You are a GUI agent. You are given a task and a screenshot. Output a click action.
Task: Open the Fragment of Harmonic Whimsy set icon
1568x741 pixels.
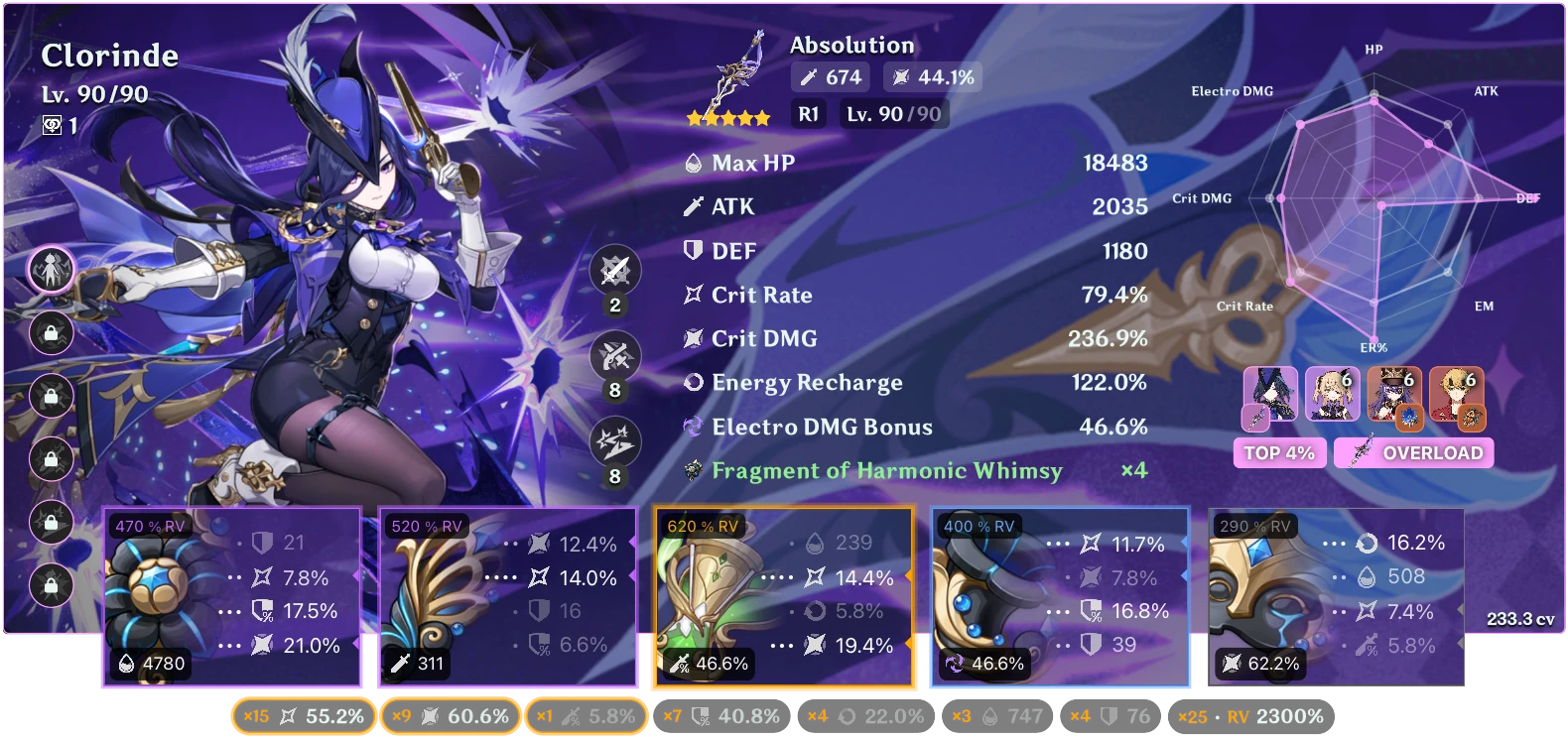click(x=693, y=471)
